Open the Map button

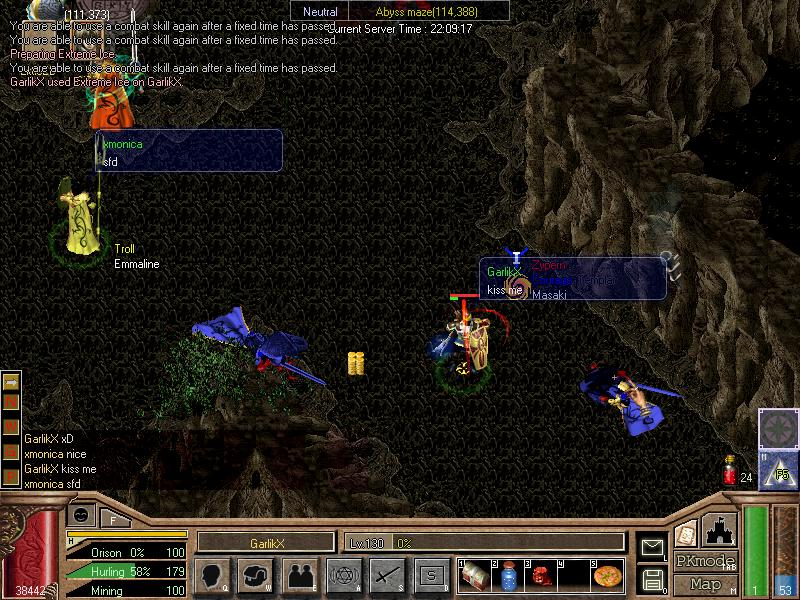tap(705, 584)
